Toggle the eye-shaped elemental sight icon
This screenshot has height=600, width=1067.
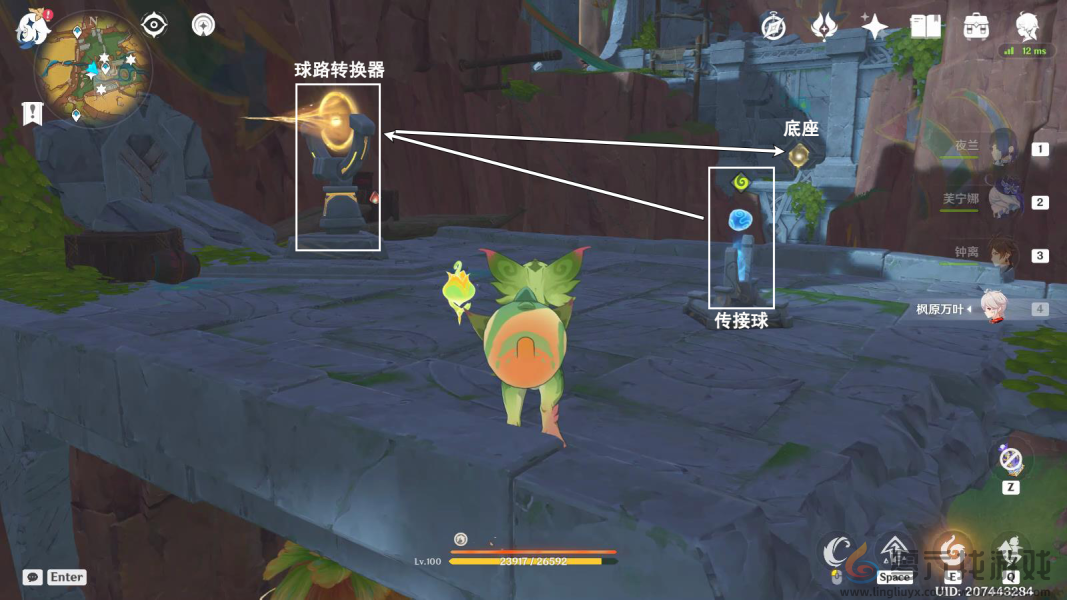(x=153, y=25)
